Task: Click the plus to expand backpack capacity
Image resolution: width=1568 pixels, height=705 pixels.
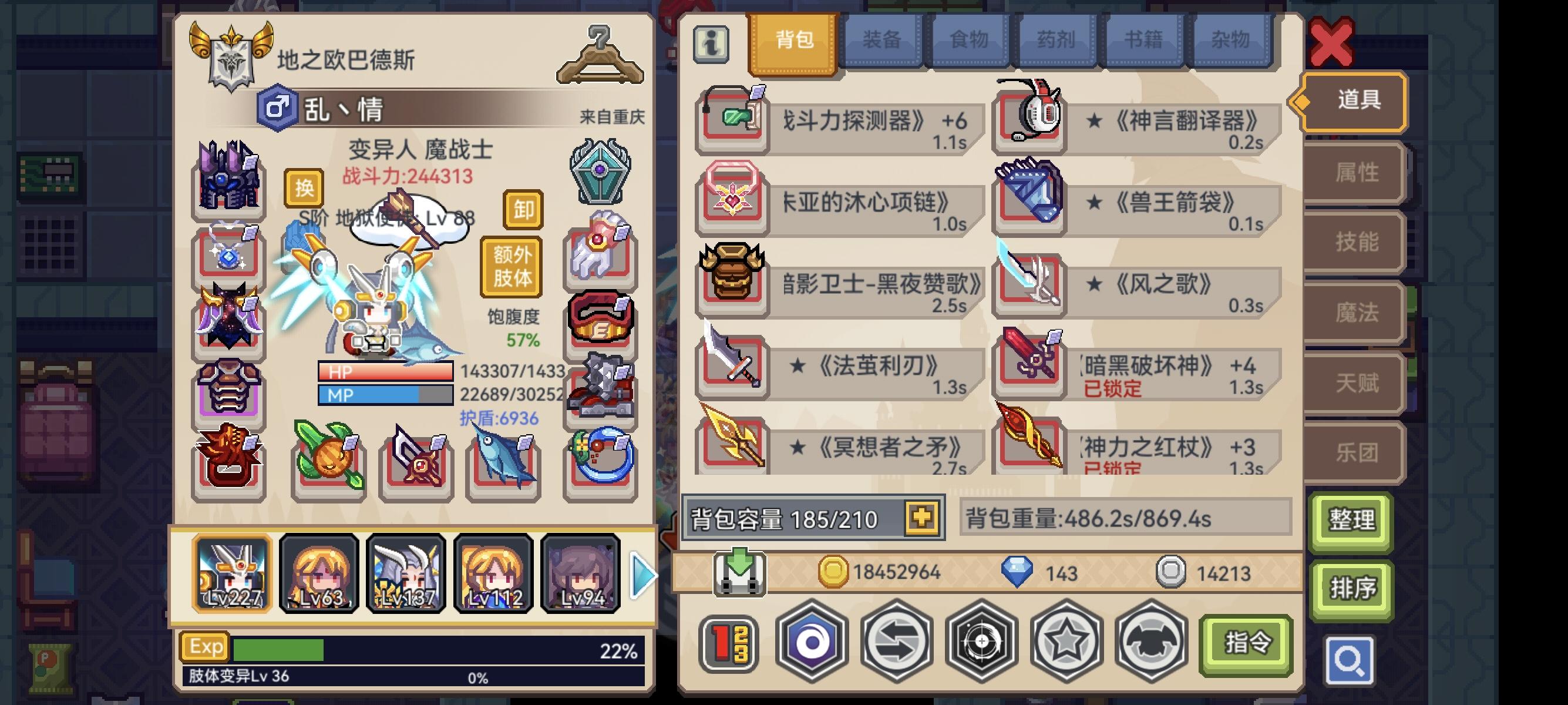Action: 921,518
